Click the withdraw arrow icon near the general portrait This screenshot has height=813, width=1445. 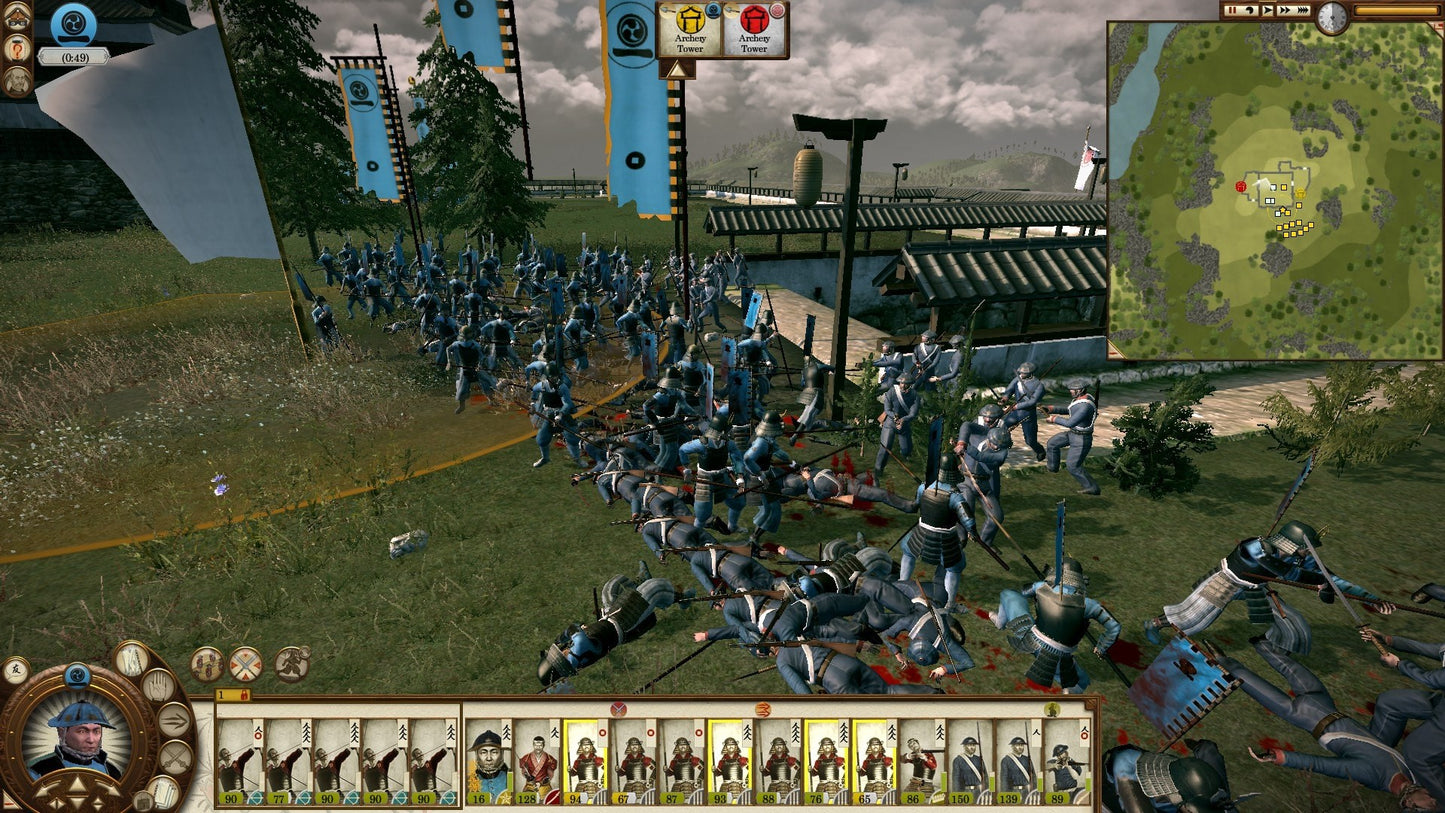[x=173, y=719]
